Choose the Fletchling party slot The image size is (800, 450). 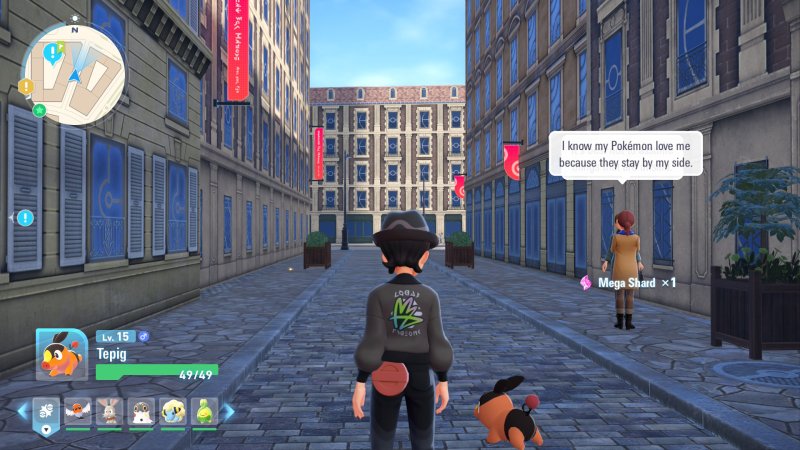coord(78,411)
